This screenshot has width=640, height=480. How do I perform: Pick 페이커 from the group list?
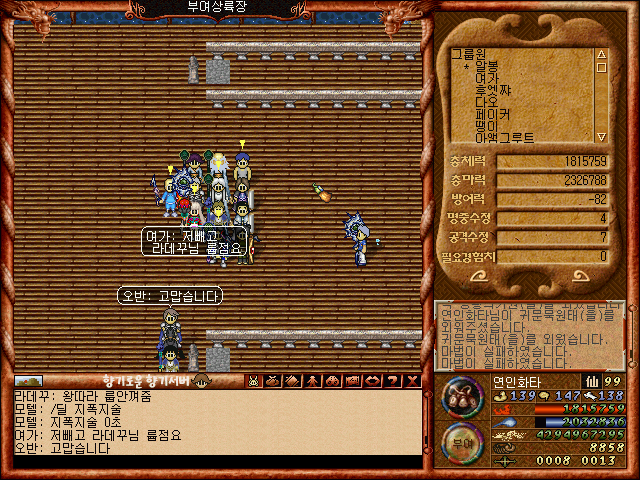(x=494, y=114)
